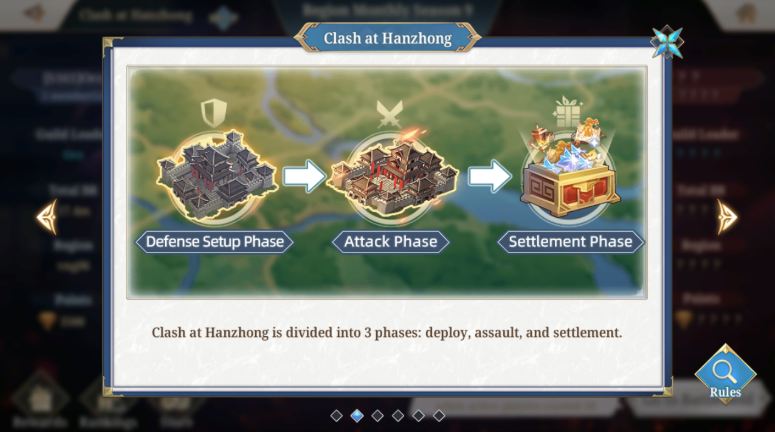775x432 pixels.
Task: Select the highlighted blue page indicator dot
Action: 357,415
